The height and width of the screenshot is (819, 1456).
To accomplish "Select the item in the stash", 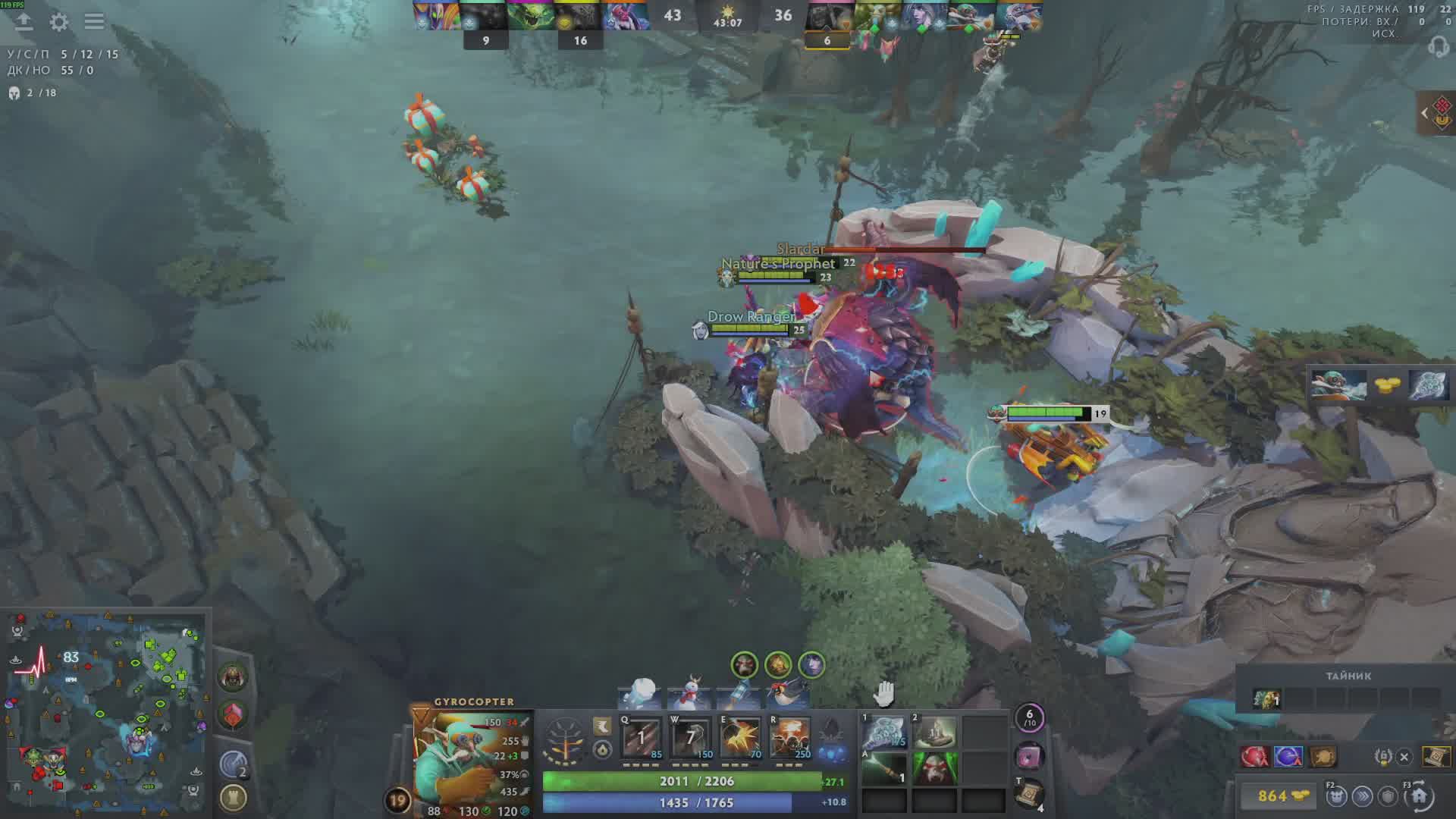I will (1266, 698).
